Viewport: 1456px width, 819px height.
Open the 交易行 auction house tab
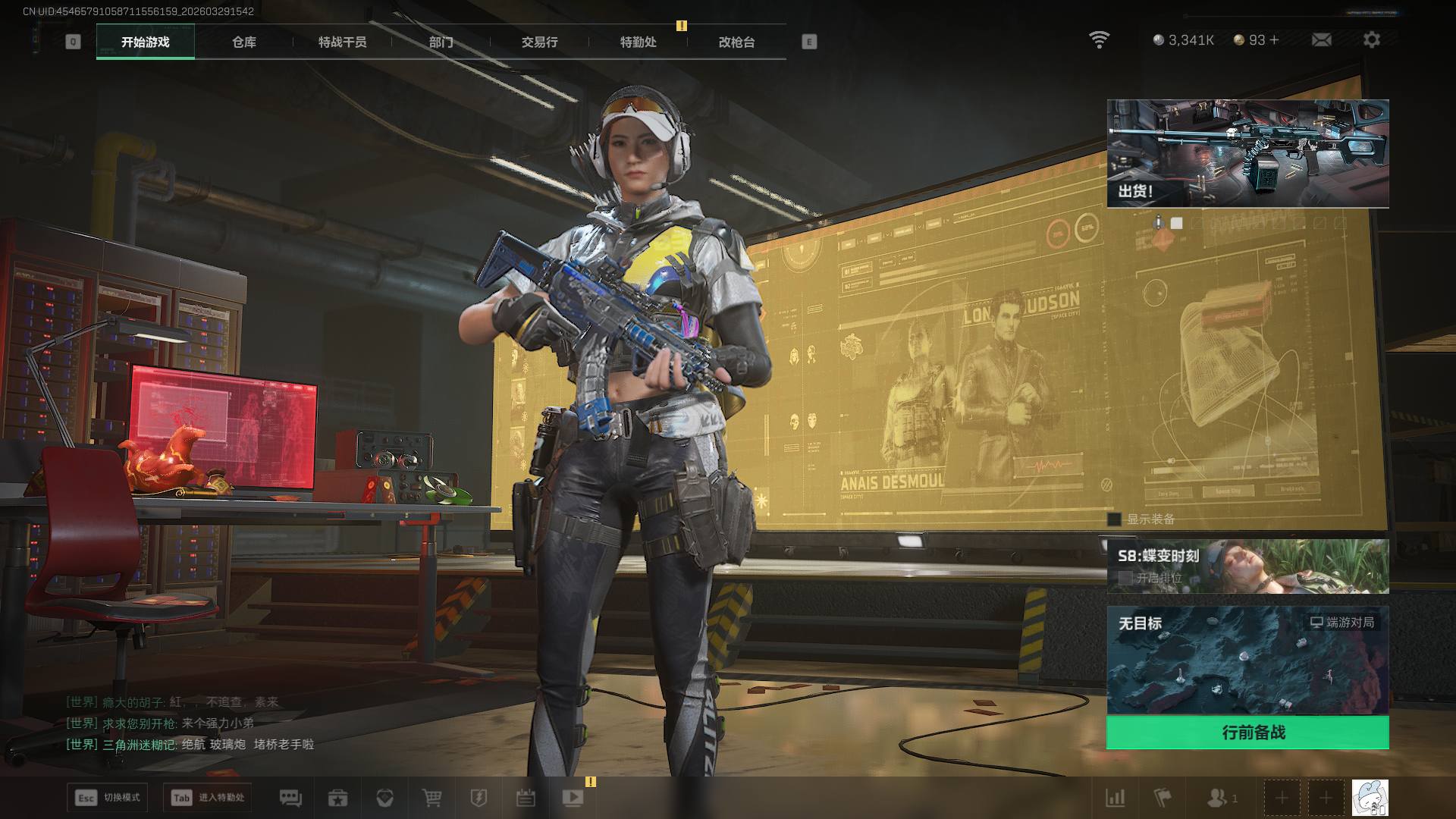pos(539,42)
